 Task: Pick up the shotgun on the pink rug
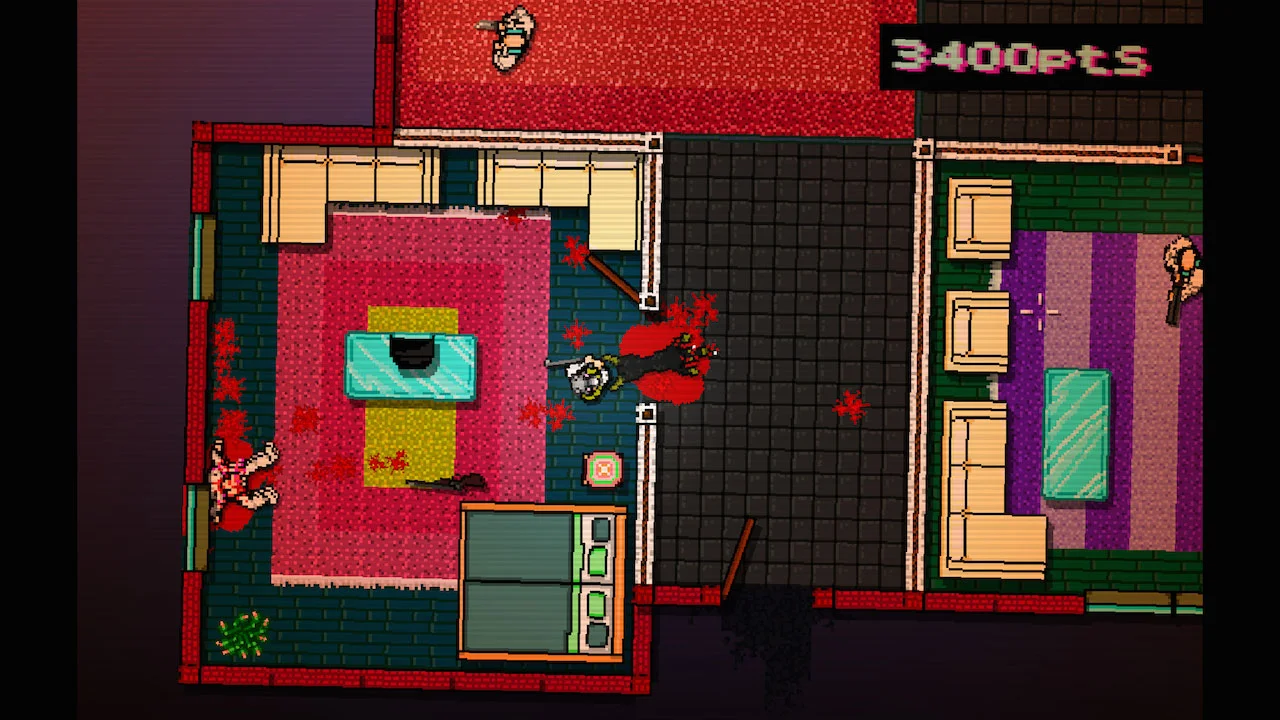pyautogui.click(x=450, y=480)
